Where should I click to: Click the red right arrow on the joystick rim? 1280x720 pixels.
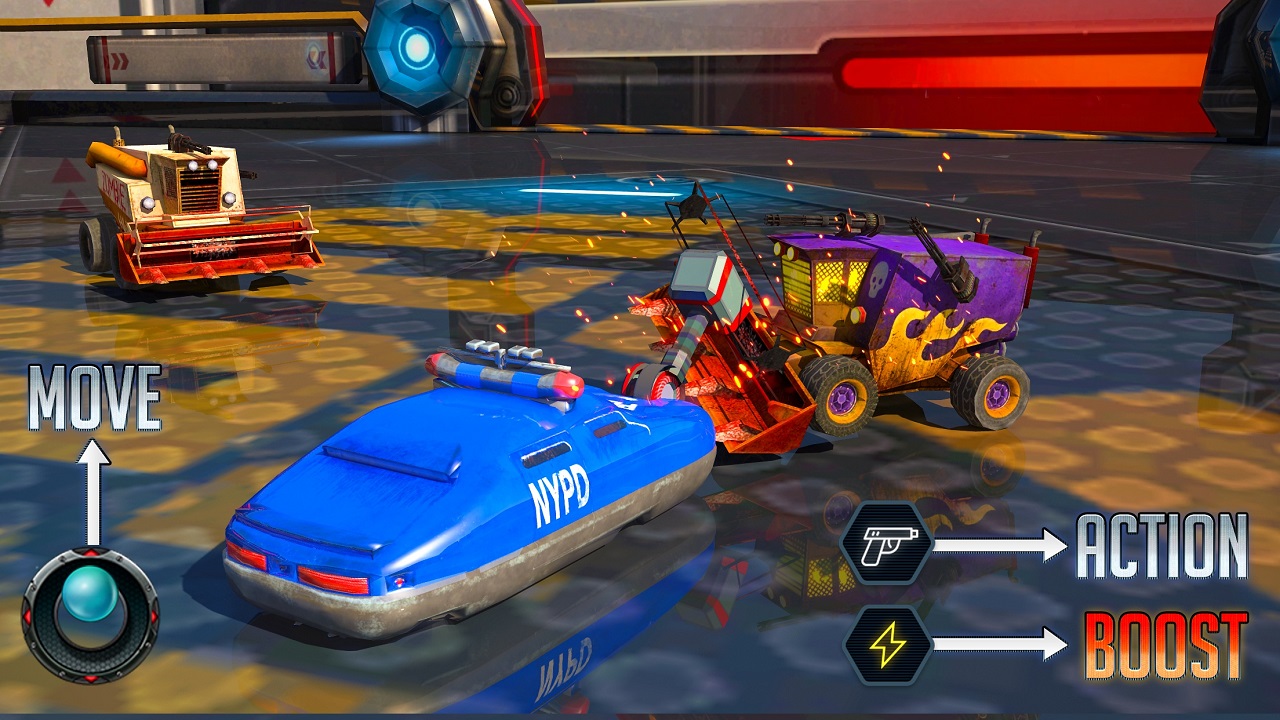coord(155,617)
